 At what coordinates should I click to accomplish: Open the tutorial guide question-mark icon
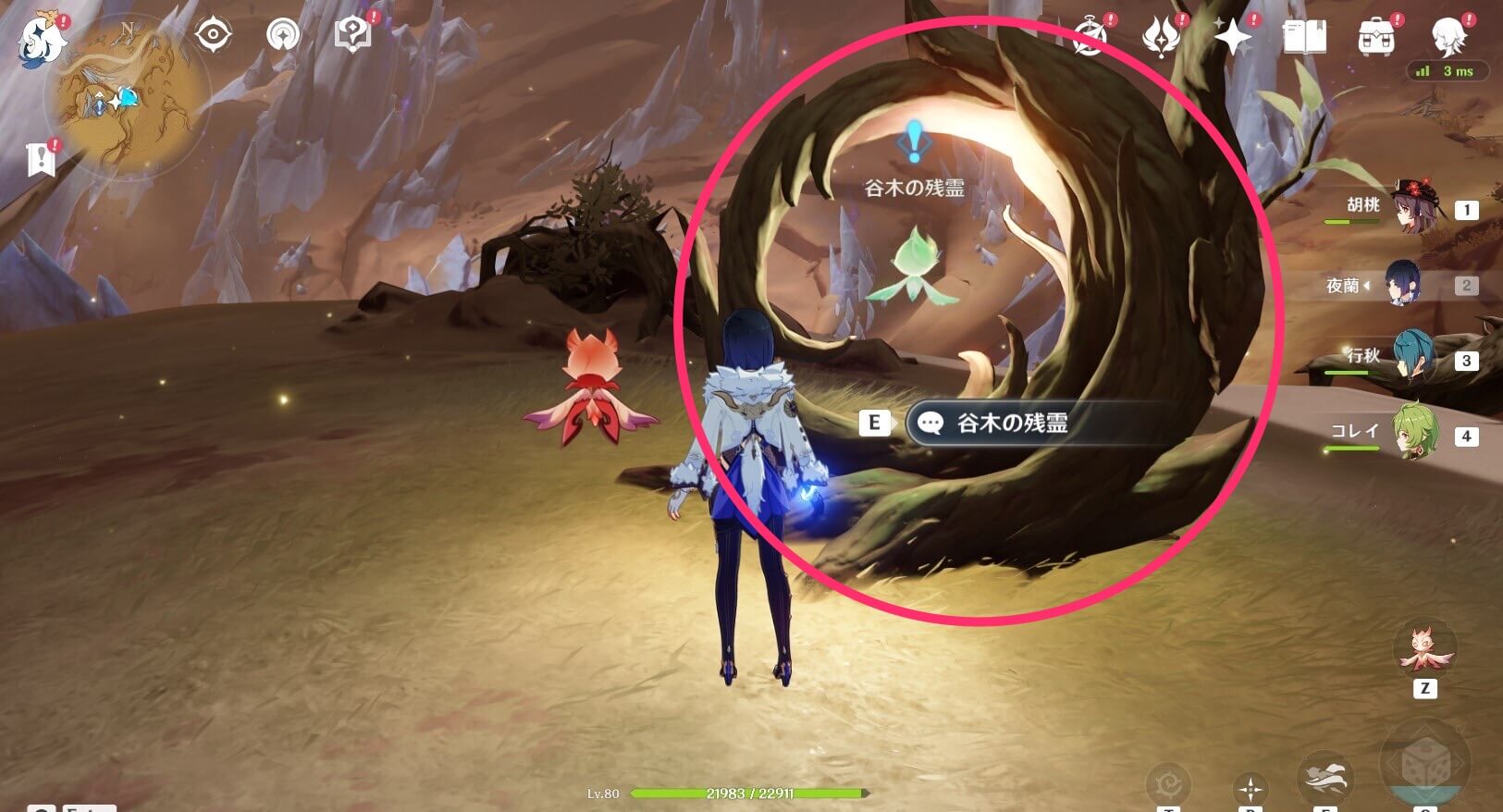pos(352,34)
